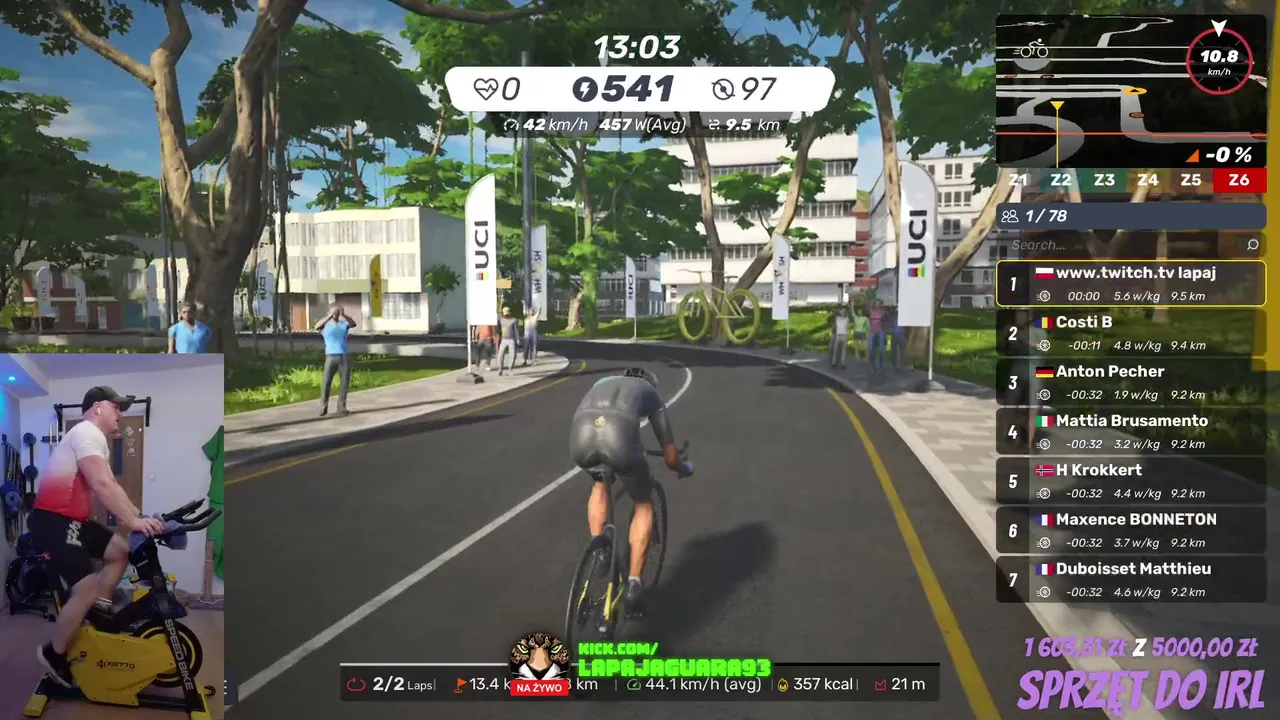
Task: Select Mattia Brusamento rider row
Action: pyautogui.click(x=1131, y=432)
